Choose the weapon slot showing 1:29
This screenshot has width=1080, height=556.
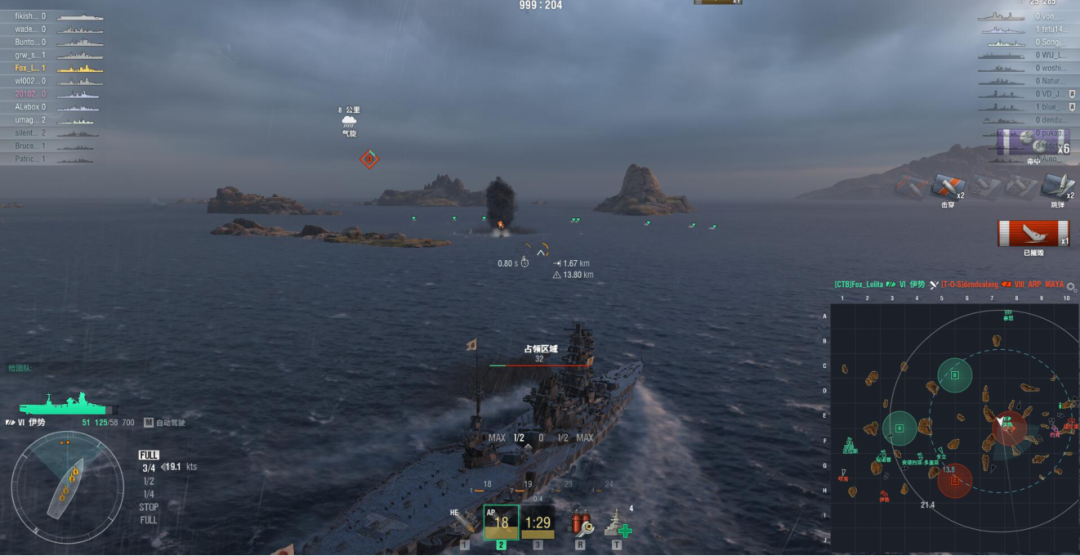538,522
